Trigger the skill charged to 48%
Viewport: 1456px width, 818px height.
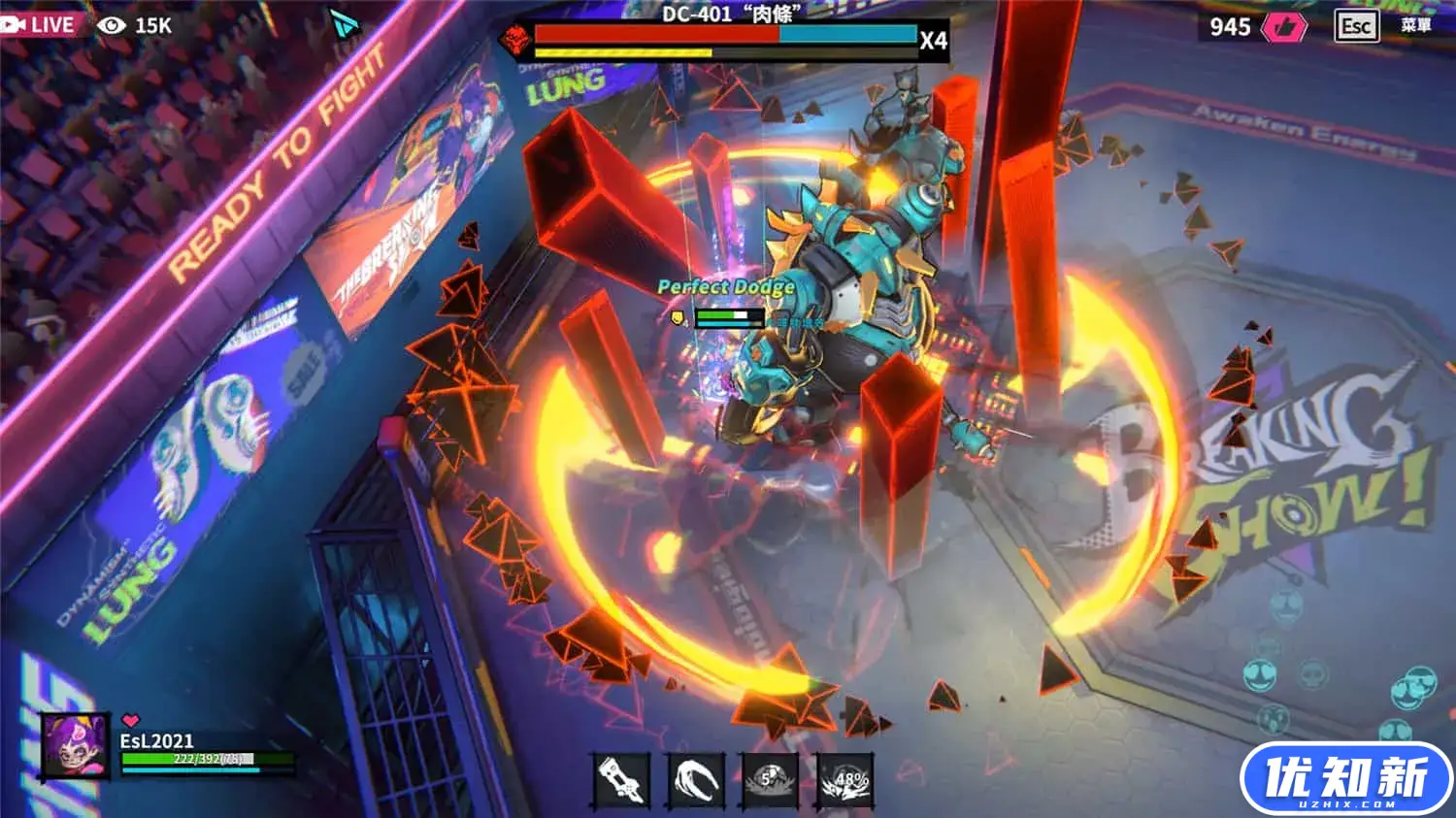(x=845, y=779)
